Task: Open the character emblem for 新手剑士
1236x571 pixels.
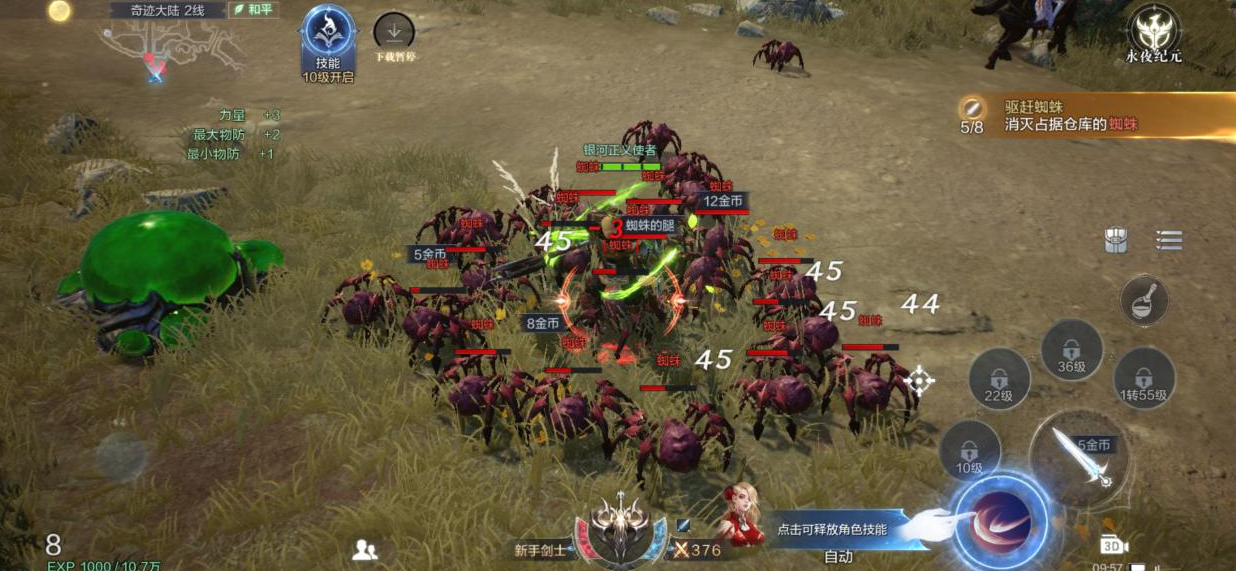Action: click(x=620, y=524)
